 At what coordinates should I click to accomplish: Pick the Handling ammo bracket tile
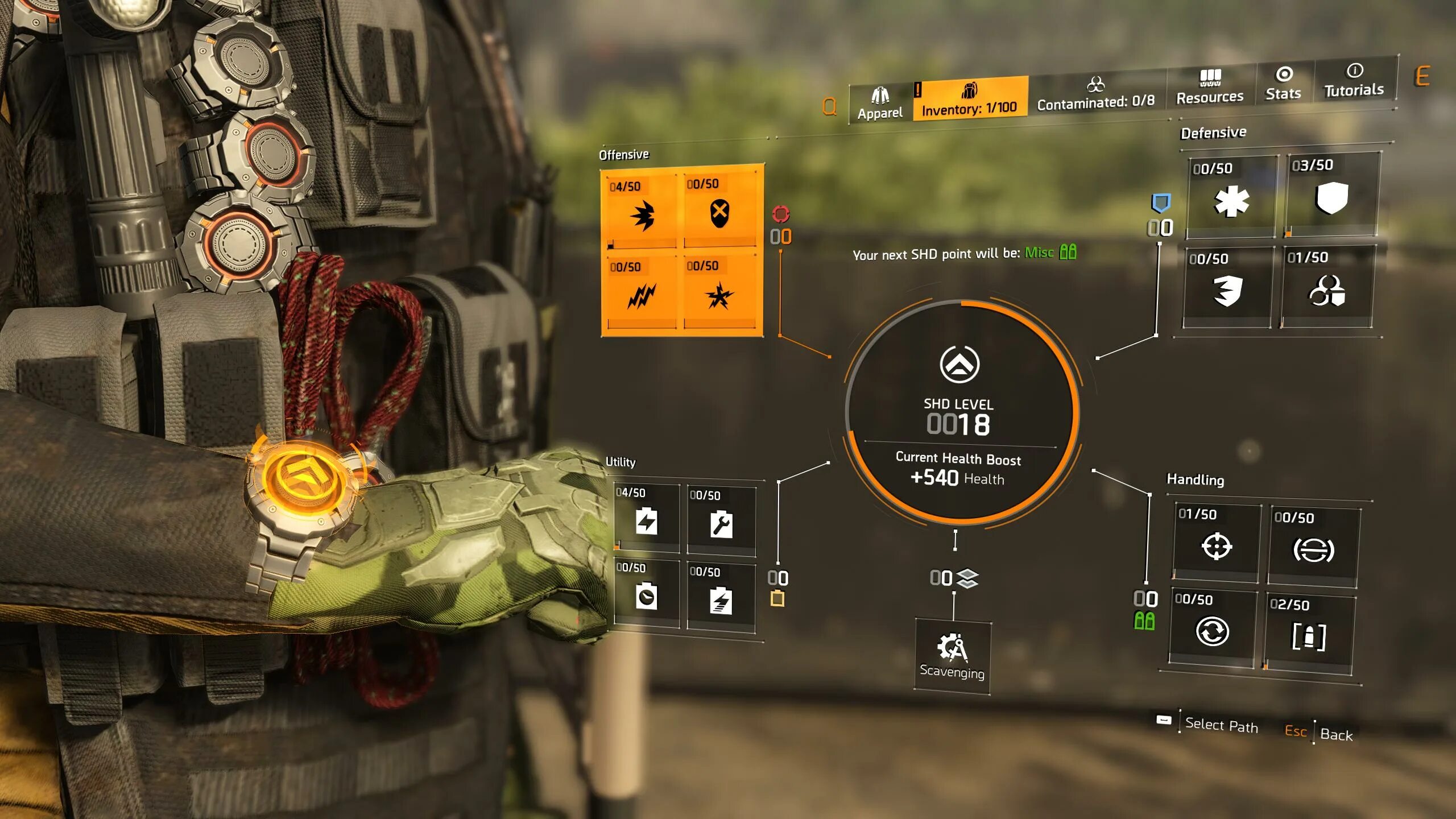click(1309, 634)
